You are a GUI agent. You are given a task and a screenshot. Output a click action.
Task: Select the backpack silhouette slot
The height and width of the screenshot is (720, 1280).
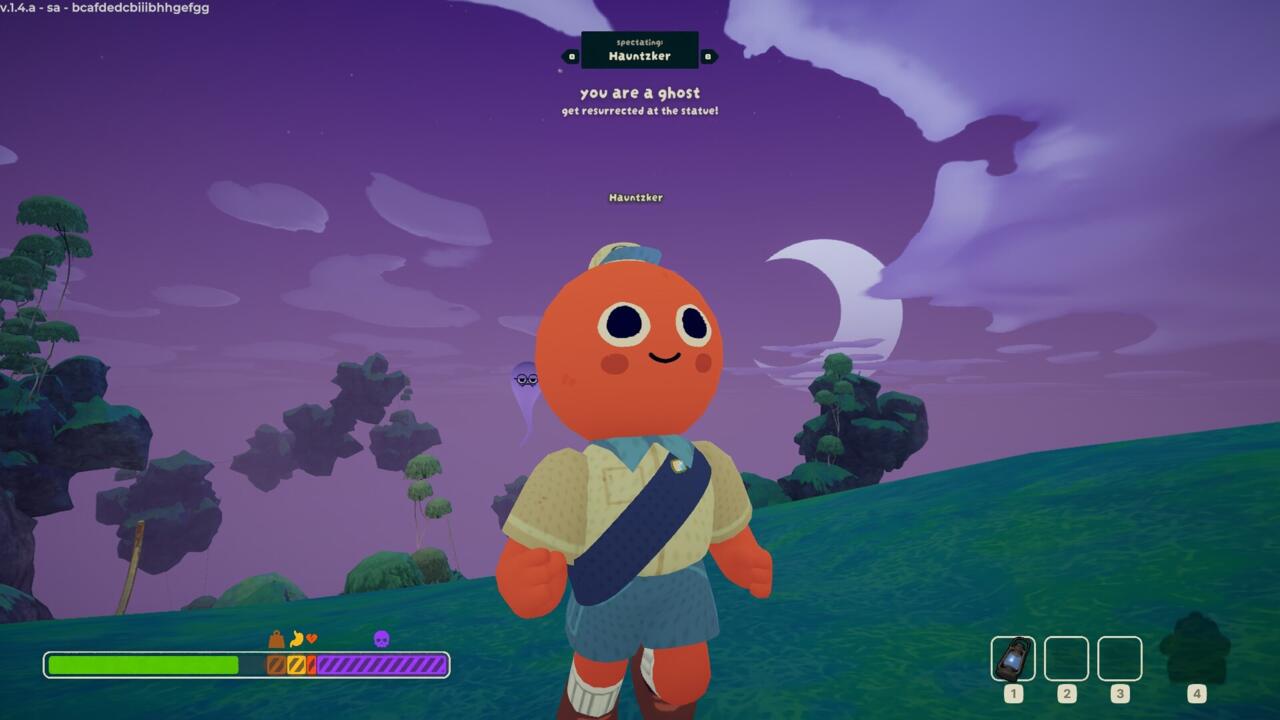tap(1195, 651)
